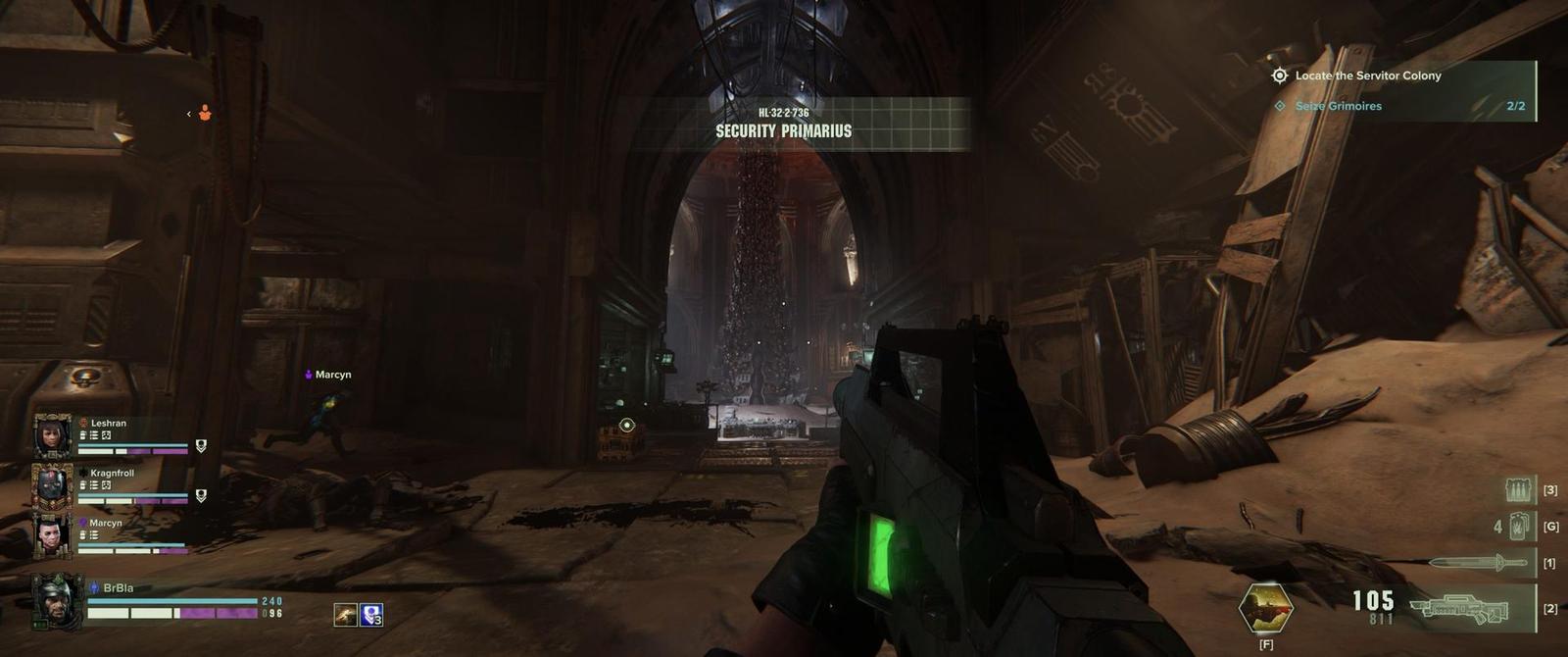The height and width of the screenshot is (657, 1568).
Task: Click the Locate the Servitor Colony objective
Action: (x=1367, y=76)
